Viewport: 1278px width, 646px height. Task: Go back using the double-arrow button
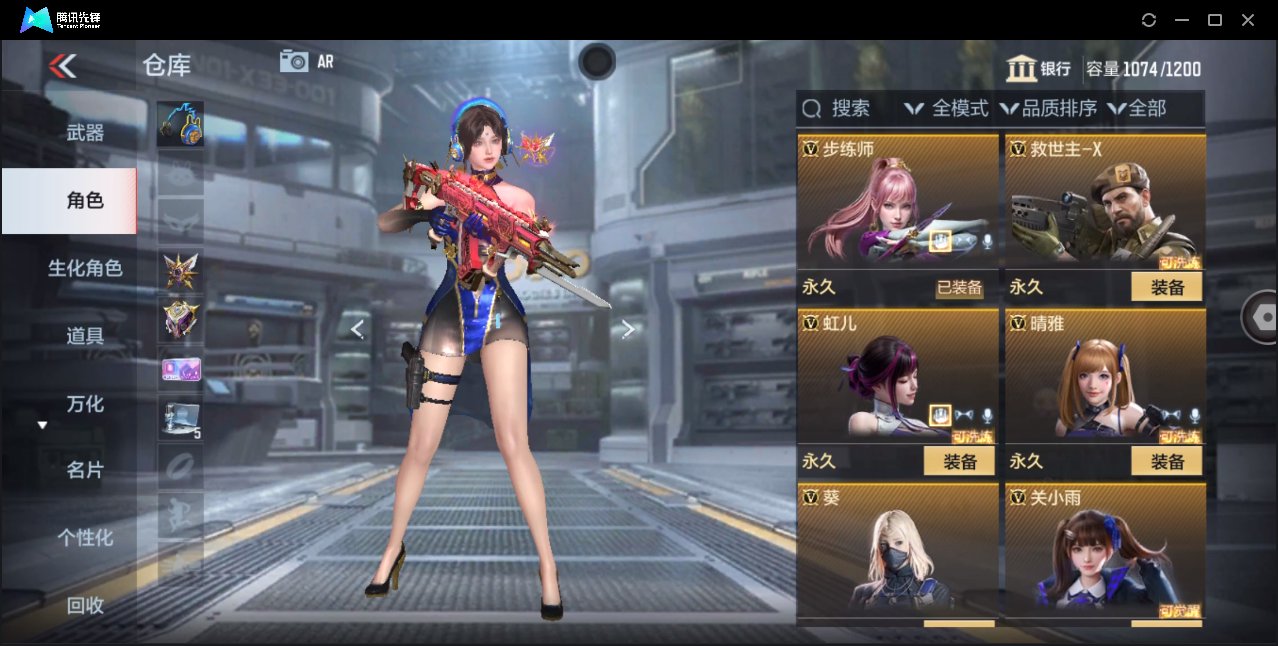pos(62,66)
